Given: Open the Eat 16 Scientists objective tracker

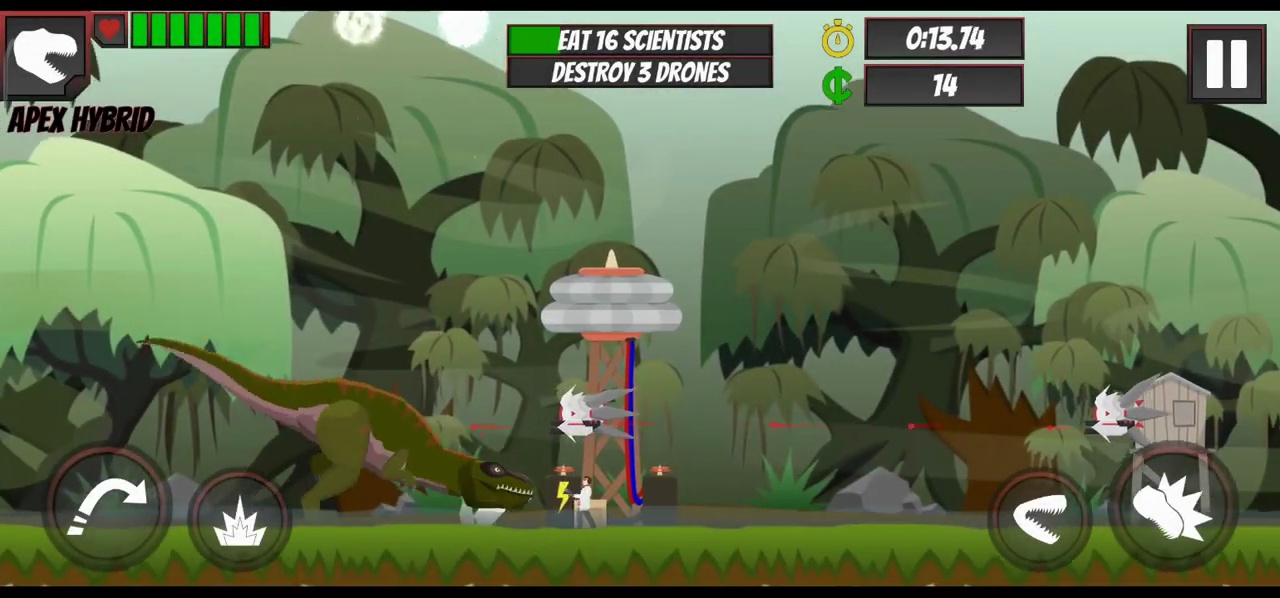Looking at the screenshot, I should coord(640,40).
